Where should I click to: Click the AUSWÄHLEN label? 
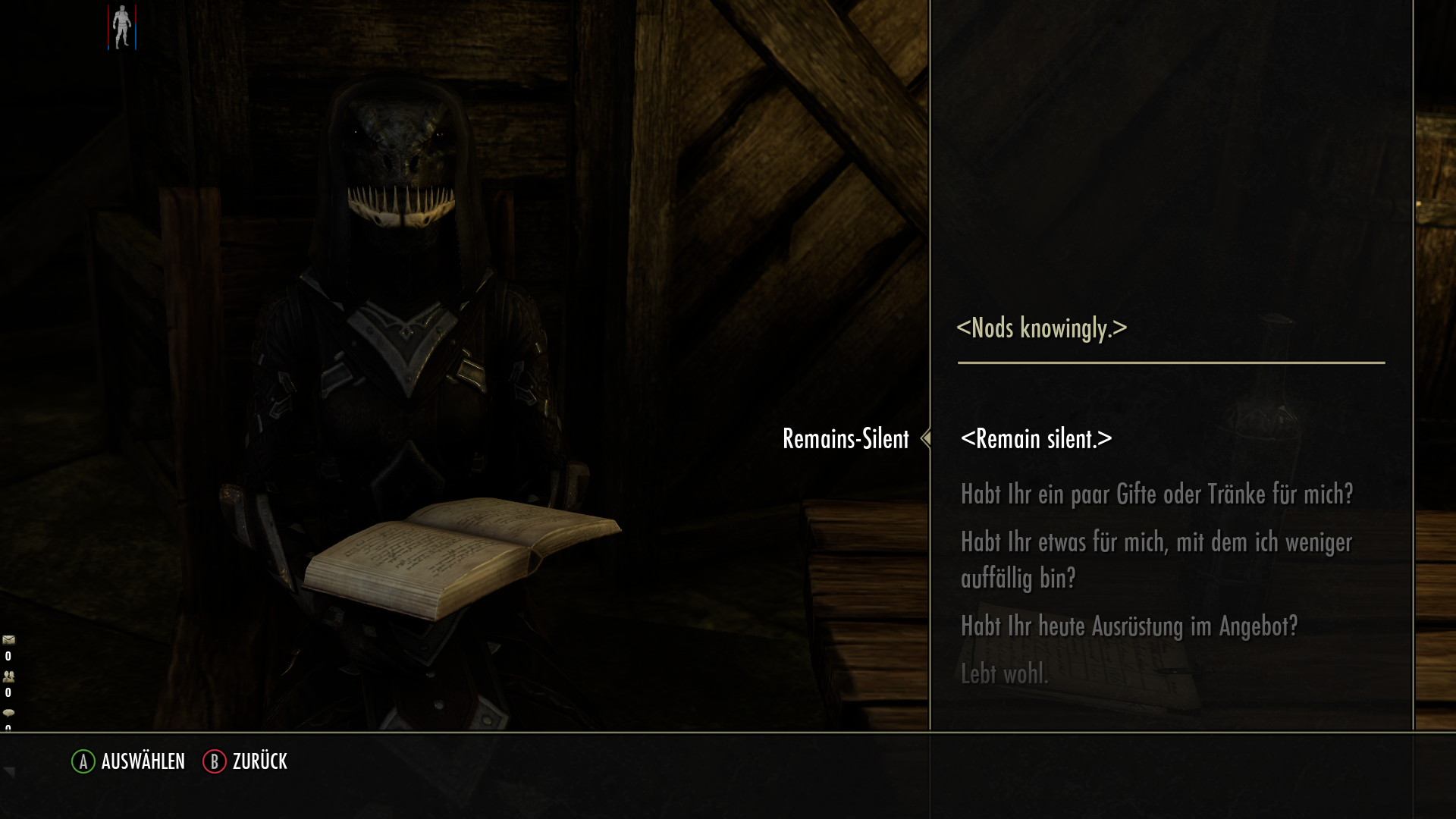pos(143,761)
